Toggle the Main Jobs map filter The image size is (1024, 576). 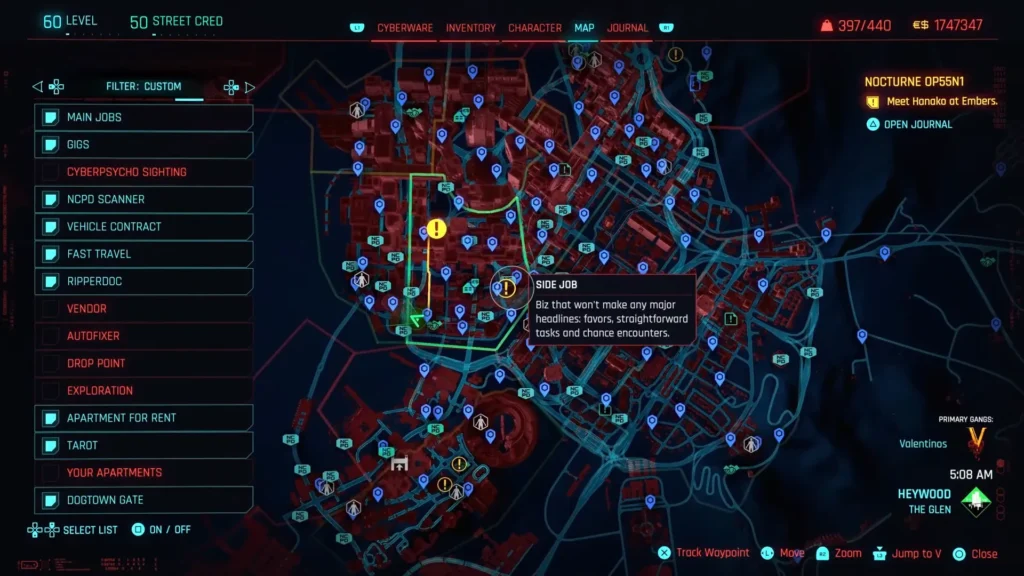(x=144, y=118)
